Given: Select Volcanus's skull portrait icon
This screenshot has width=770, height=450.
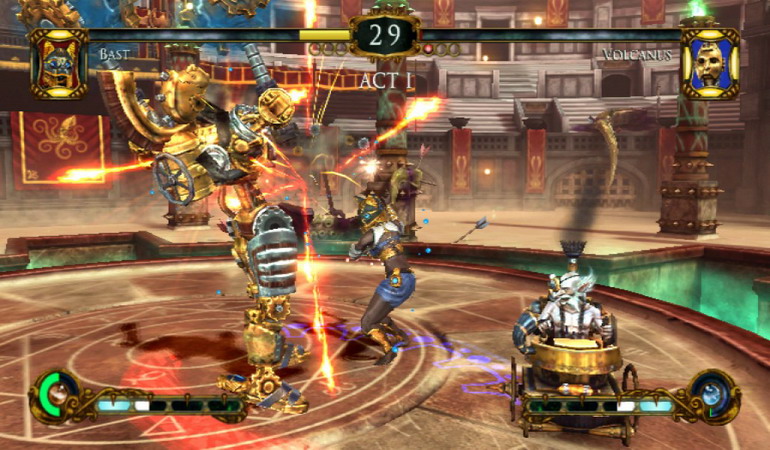Looking at the screenshot, I should click(x=709, y=63).
